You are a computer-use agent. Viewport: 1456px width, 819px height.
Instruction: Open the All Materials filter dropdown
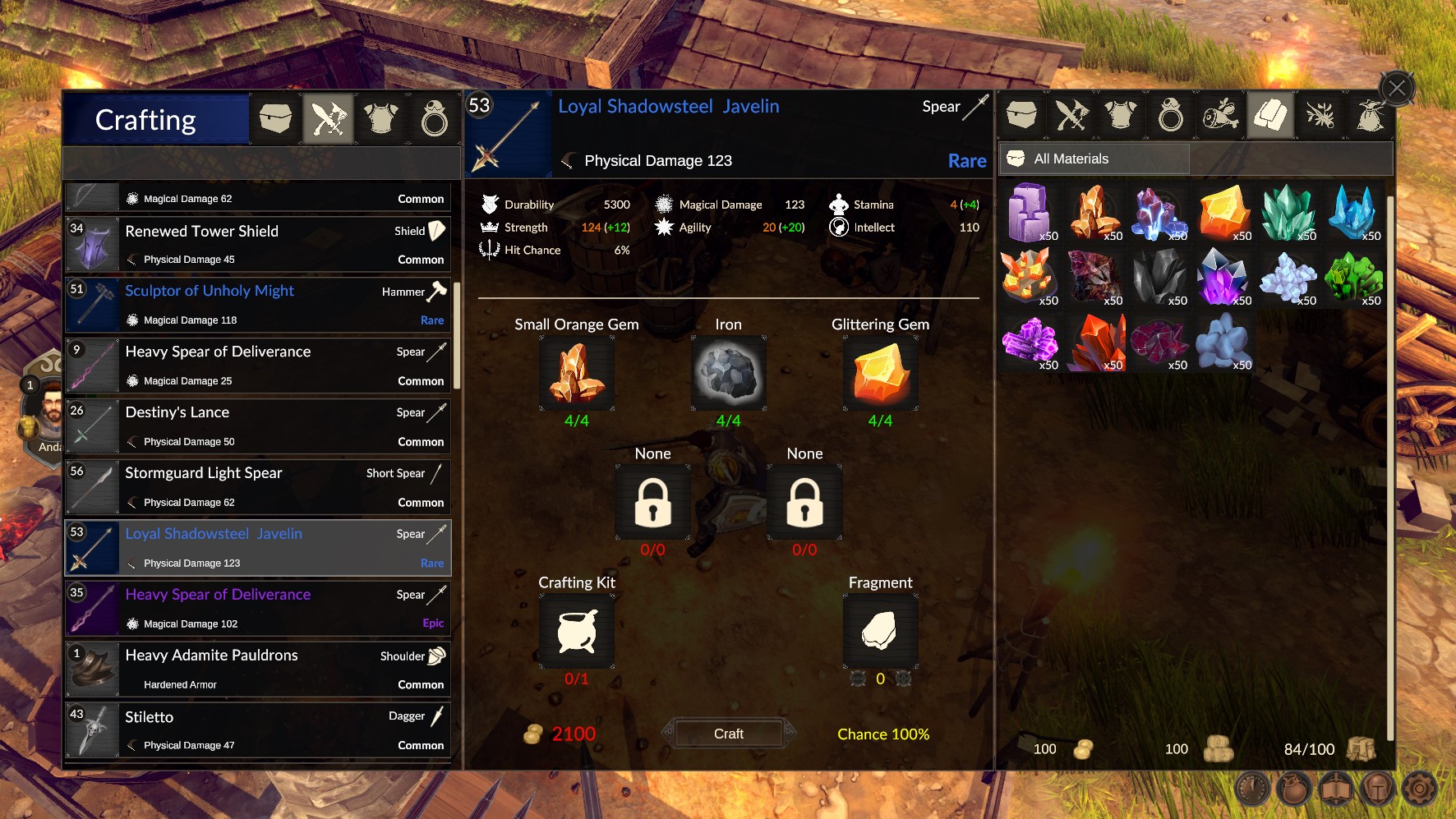[1093, 158]
